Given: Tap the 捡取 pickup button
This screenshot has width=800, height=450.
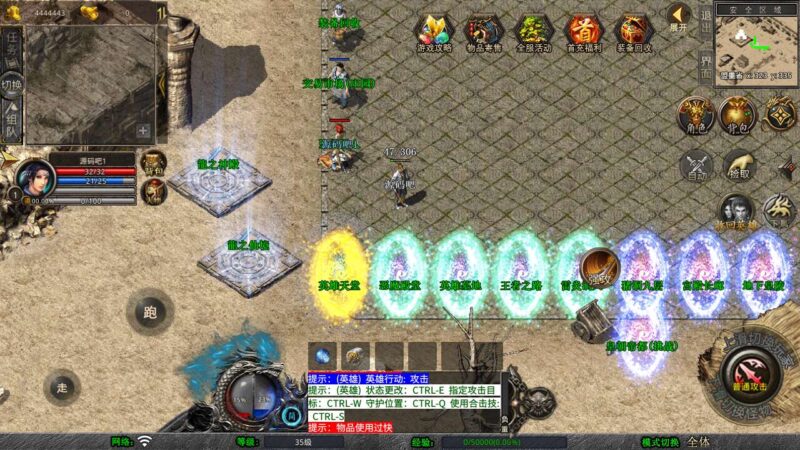Looking at the screenshot, I should pos(738,165).
